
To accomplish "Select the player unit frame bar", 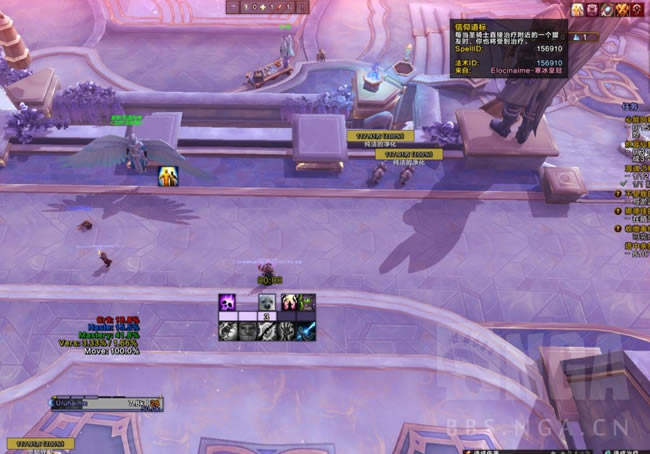I will [105, 404].
